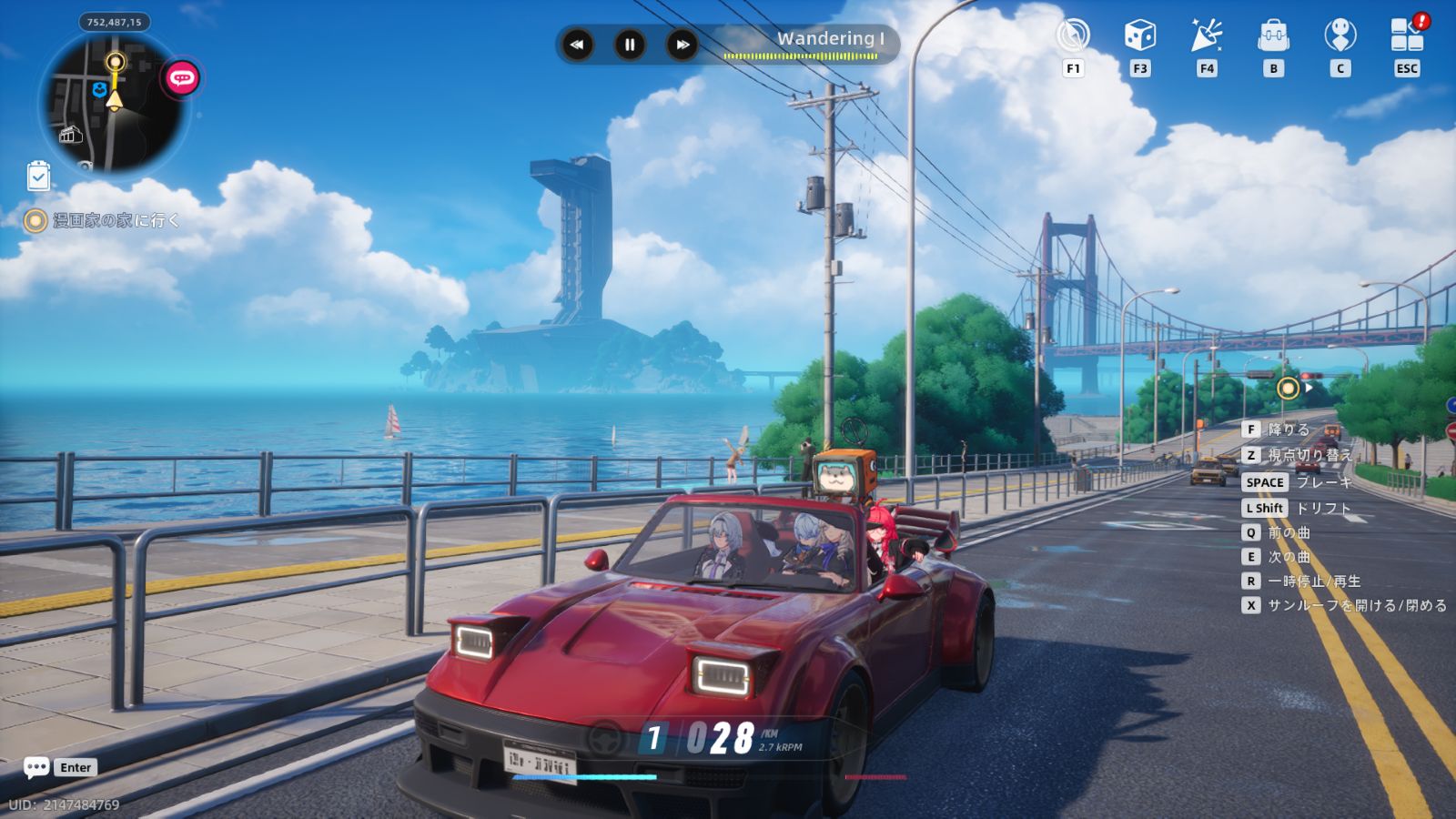The width and height of the screenshot is (1456, 819).
Task: Open the dice icon menu
Action: 1139,36
